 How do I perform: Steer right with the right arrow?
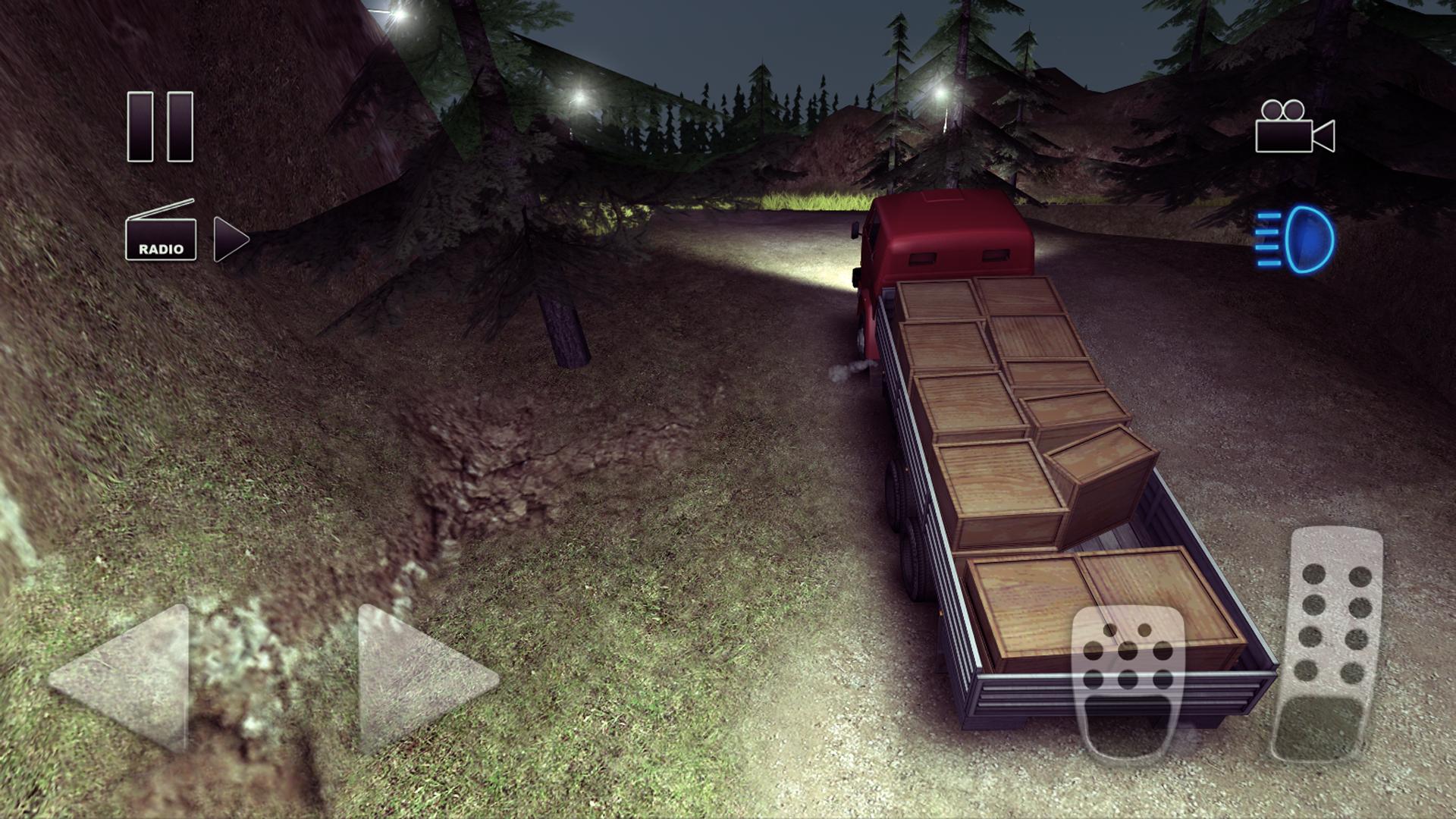pos(422,677)
